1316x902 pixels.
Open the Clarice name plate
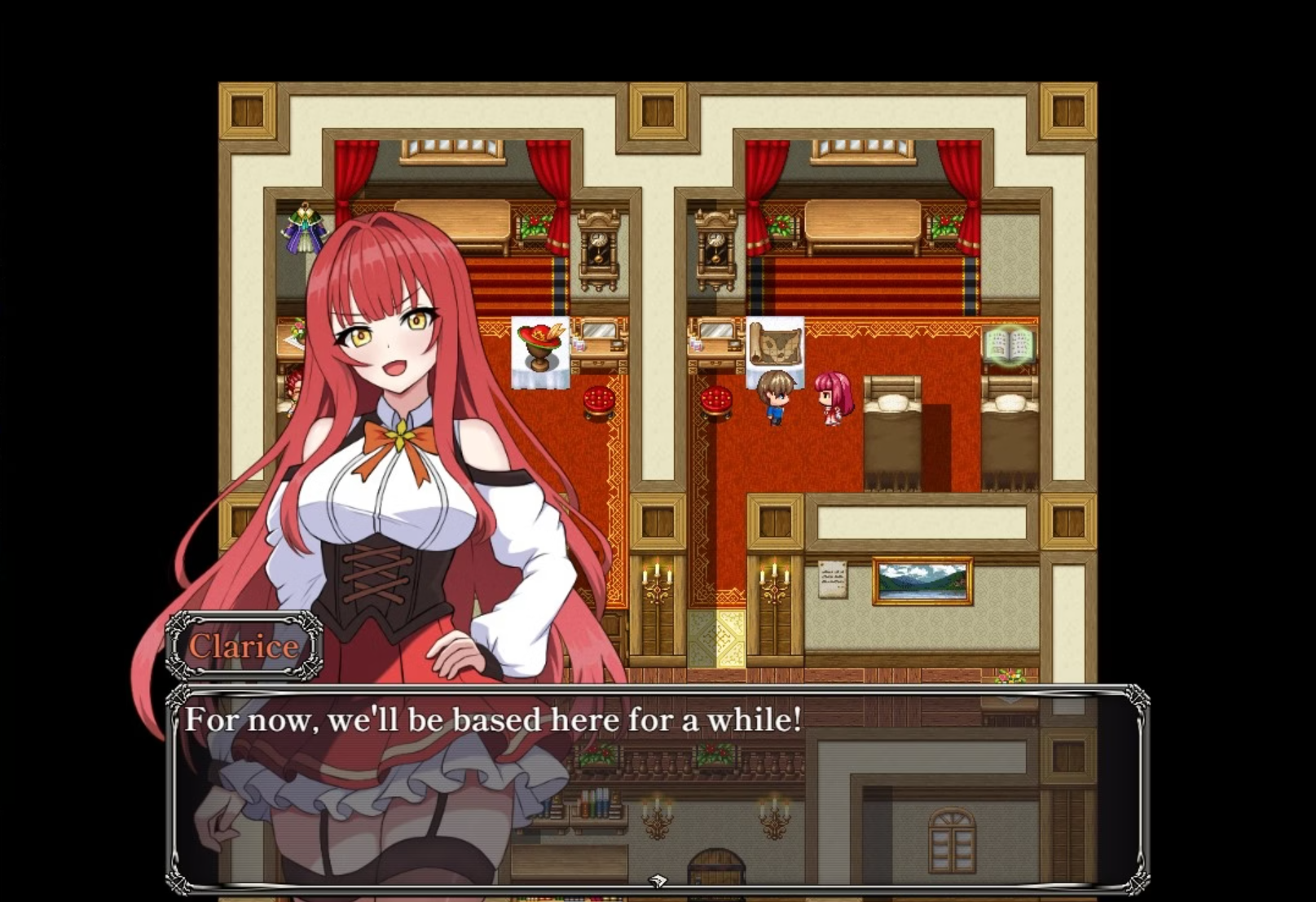[244, 646]
